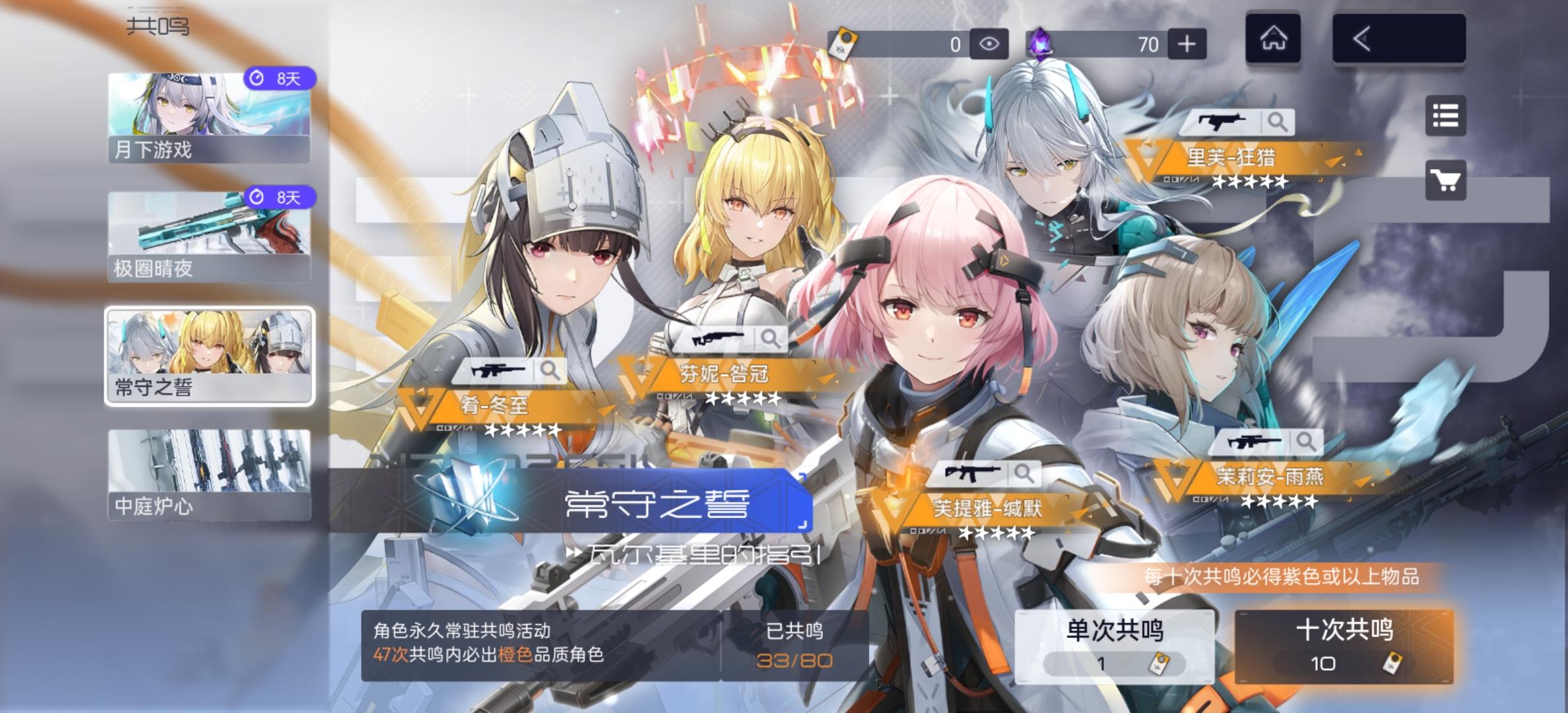Open the resonance record list icon
This screenshot has width=1568, height=713.
pos(1446,116)
